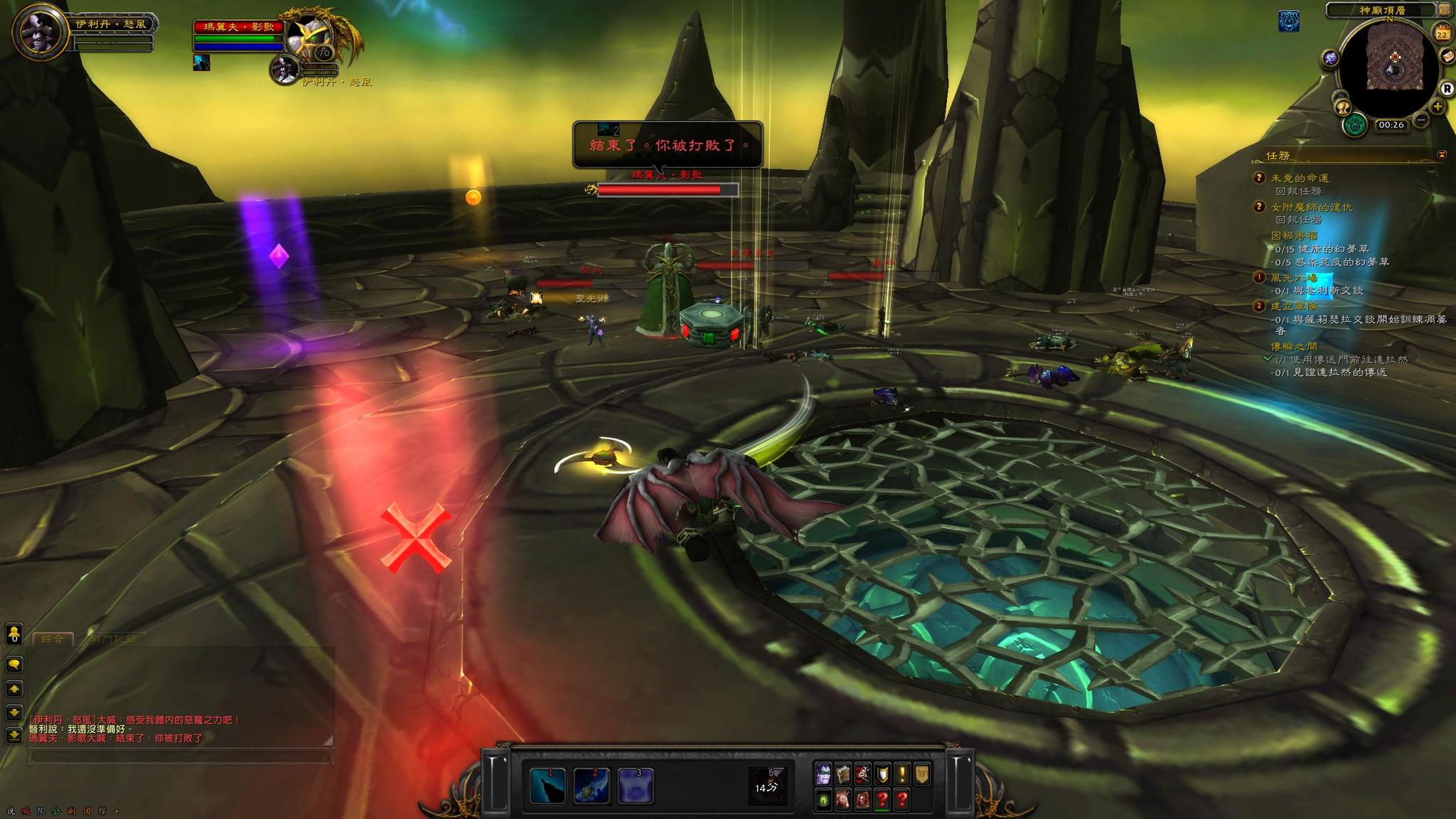The image size is (1456, 819).
Task: Check the mail envelope icon by minimap
Action: (x=1447, y=56)
